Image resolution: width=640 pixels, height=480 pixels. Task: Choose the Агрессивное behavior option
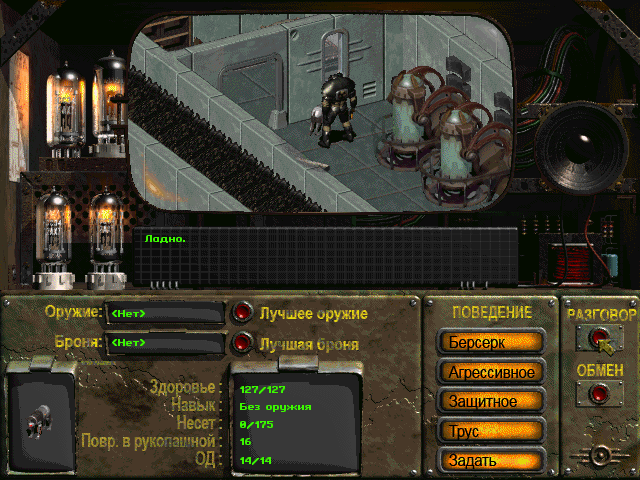(x=489, y=372)
